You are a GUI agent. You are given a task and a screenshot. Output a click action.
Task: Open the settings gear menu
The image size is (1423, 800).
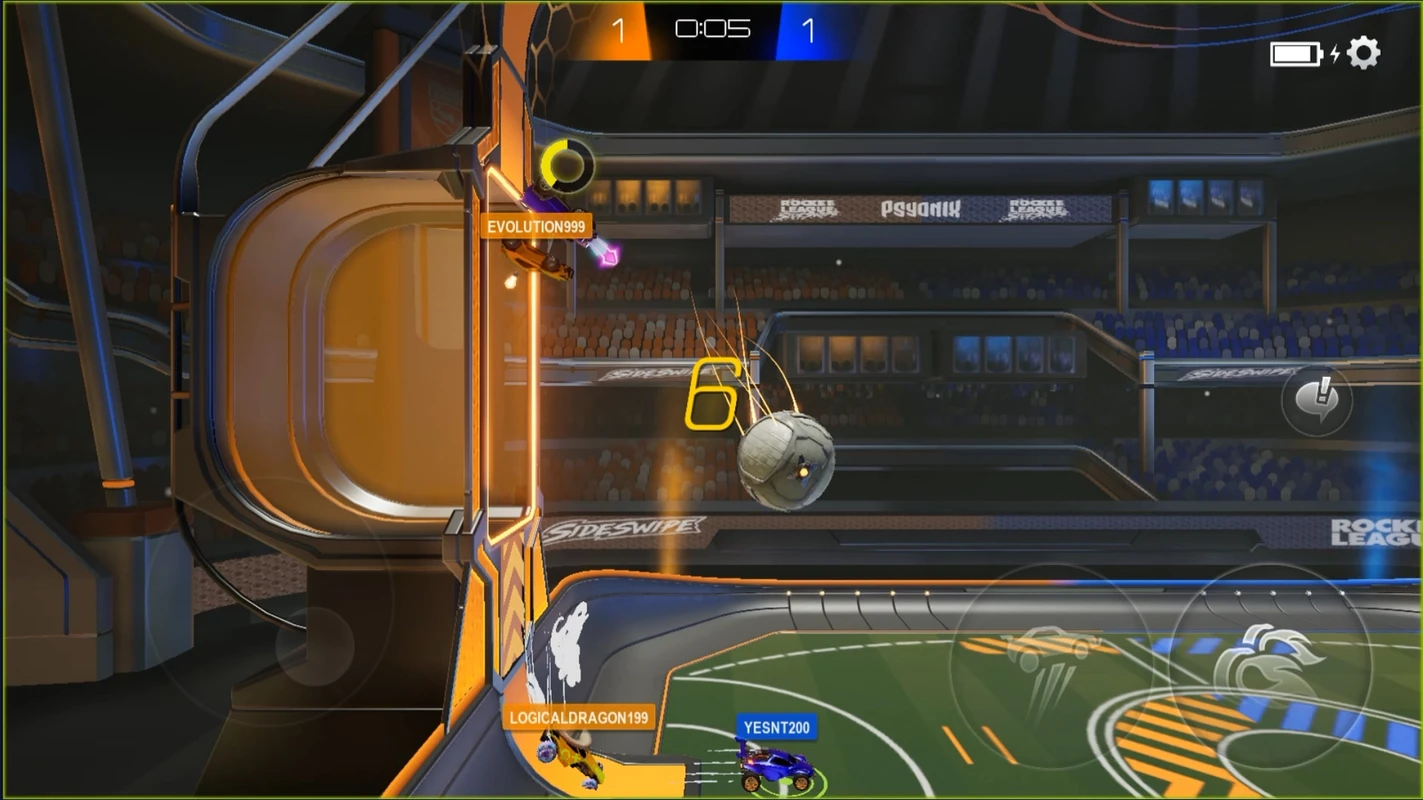(x=1364, y=52)
